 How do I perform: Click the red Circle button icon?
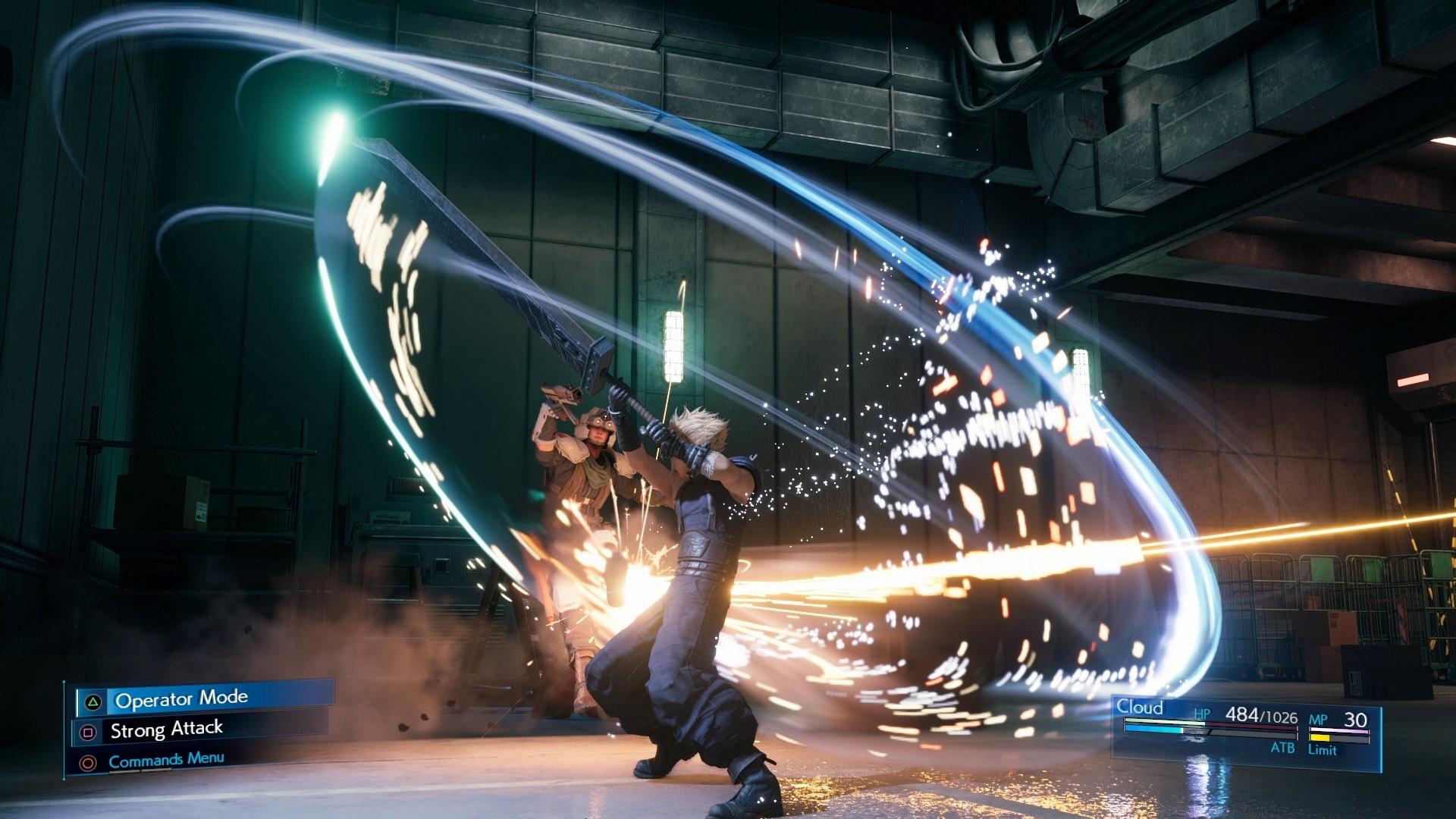87,762
